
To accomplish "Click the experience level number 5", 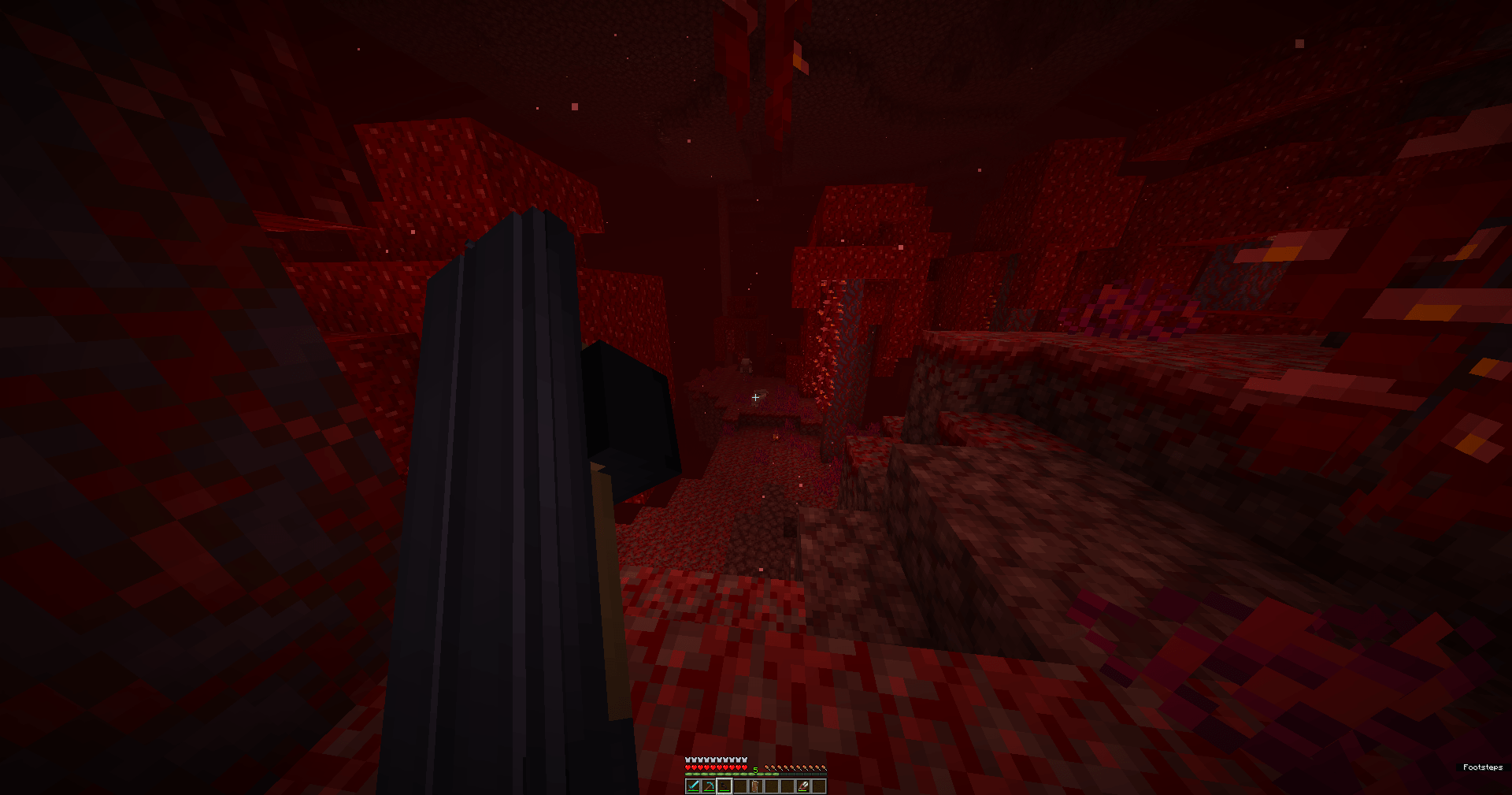I will pyautogui.click(x=755, y=769).
